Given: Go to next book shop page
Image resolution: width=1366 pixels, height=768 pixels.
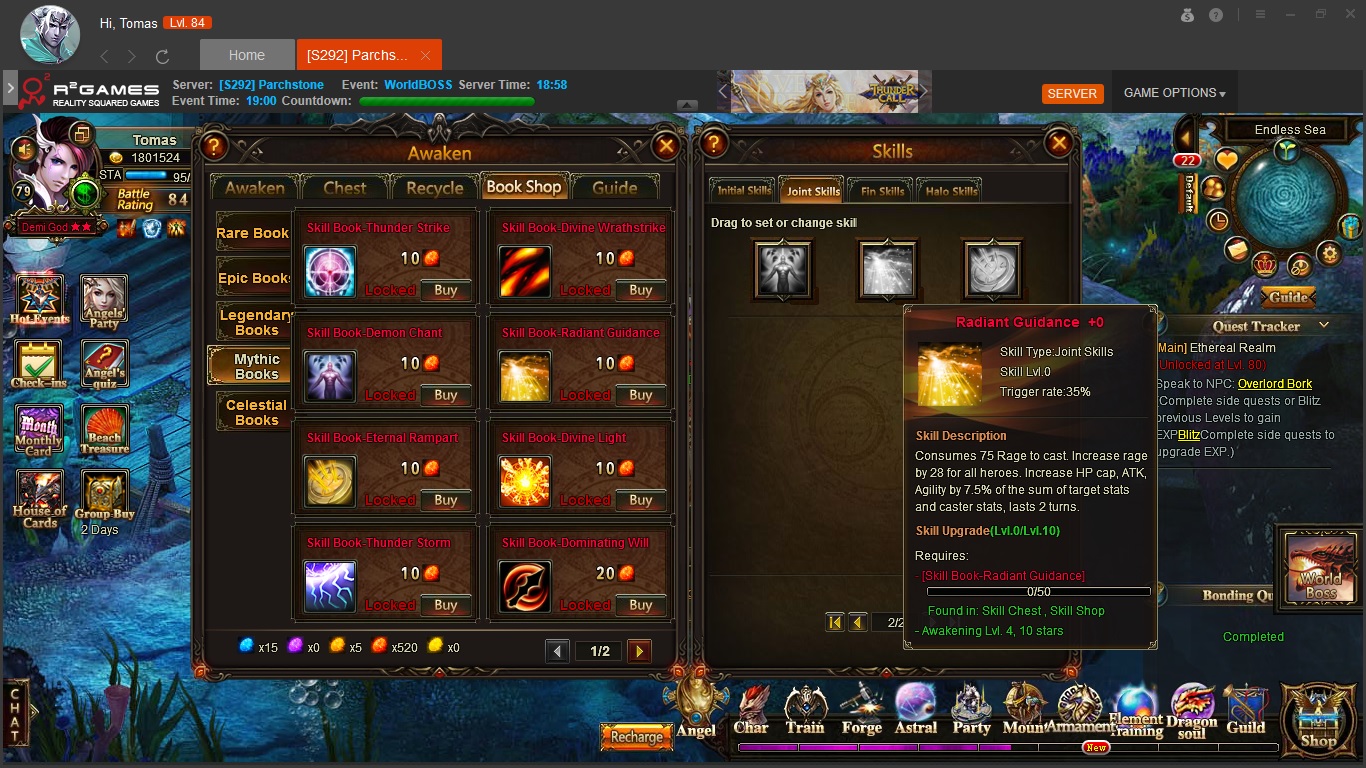Looking at the screenshot, I should 639,651.
